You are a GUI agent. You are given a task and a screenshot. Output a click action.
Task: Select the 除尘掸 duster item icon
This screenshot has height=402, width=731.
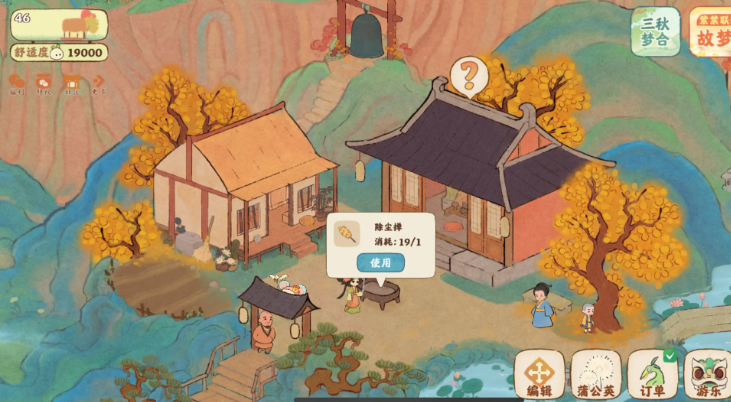[x=347, y=234]
